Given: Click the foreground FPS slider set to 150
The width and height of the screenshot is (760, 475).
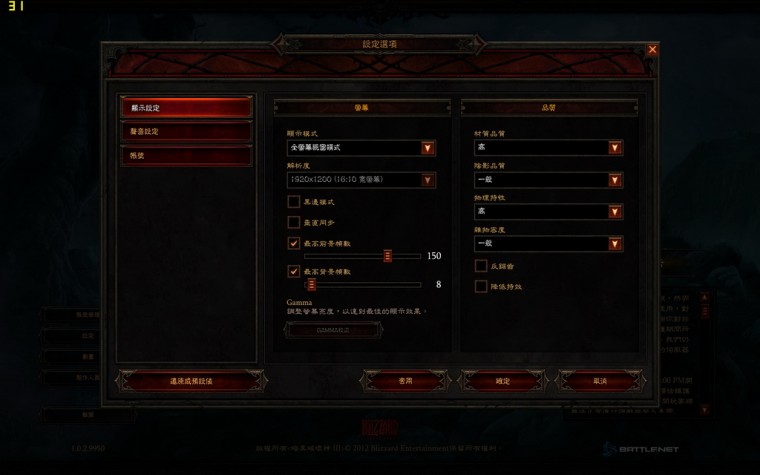Looking at the screenshot, I should [x=387, y=256].
